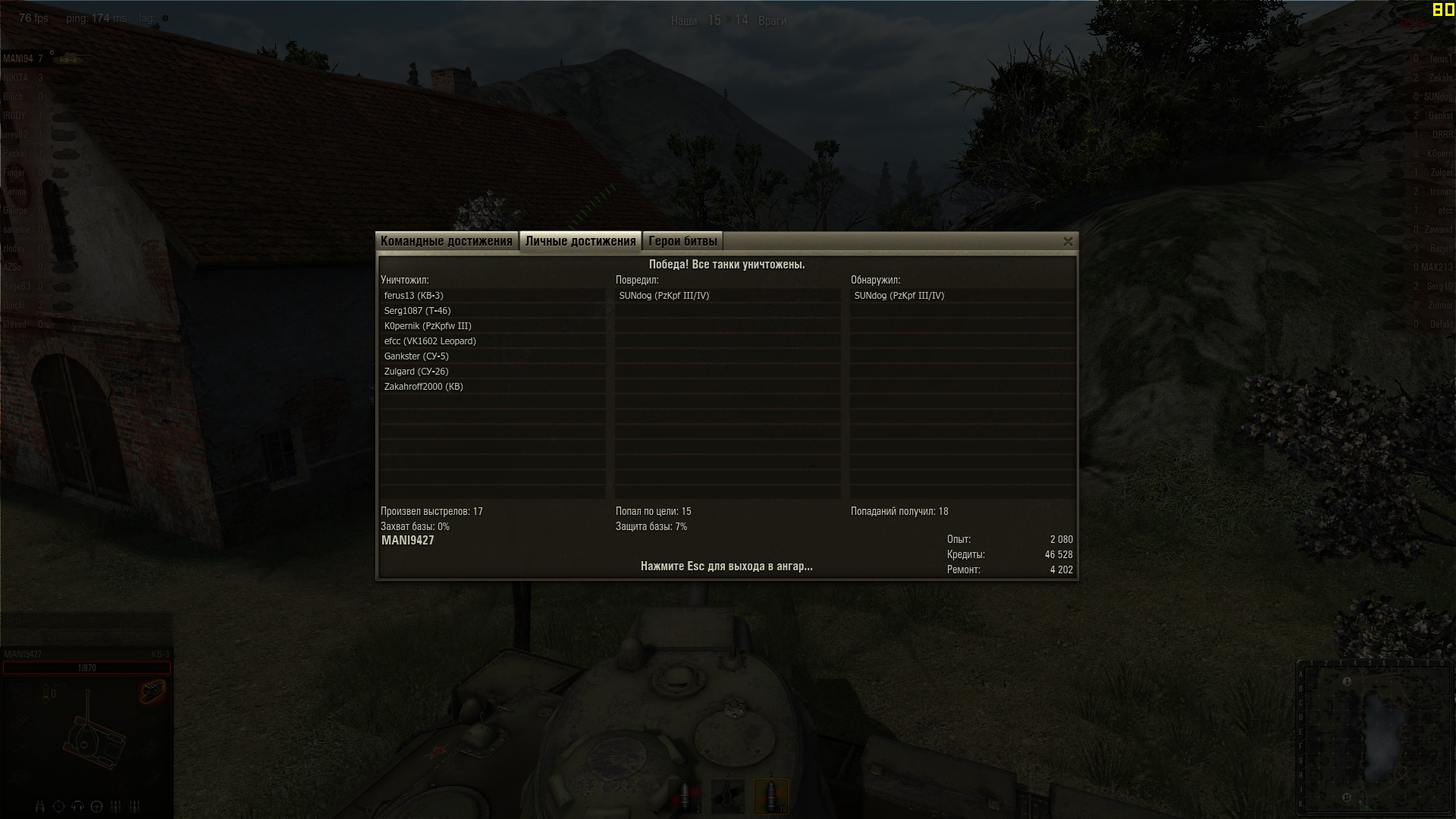The height and width of the screenshot is (819, 1456).
Task: Close the battle results window
Action: coord(1068,242)
